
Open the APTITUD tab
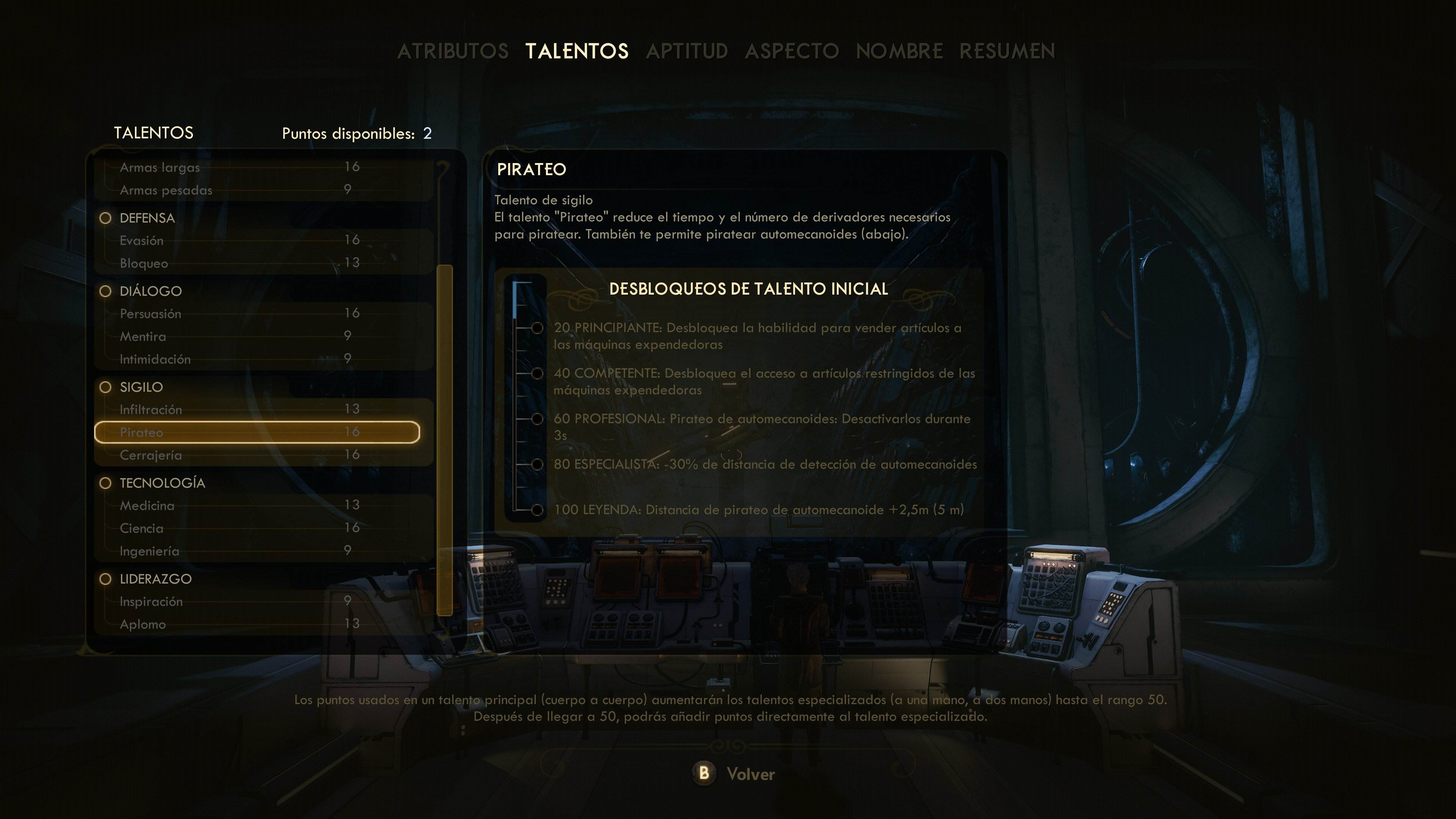click(687, 52)
